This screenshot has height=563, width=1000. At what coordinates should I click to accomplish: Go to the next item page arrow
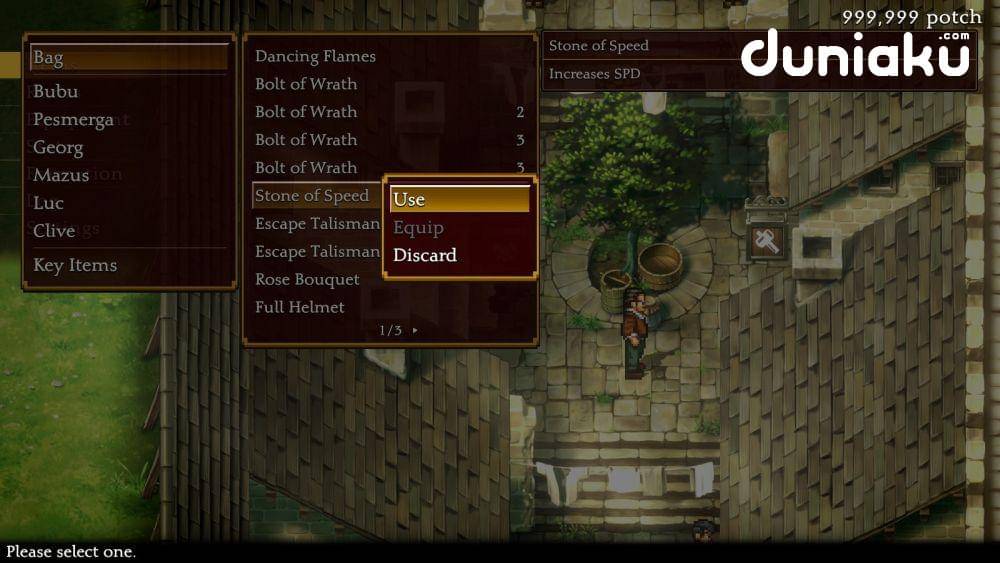point(415,330)
